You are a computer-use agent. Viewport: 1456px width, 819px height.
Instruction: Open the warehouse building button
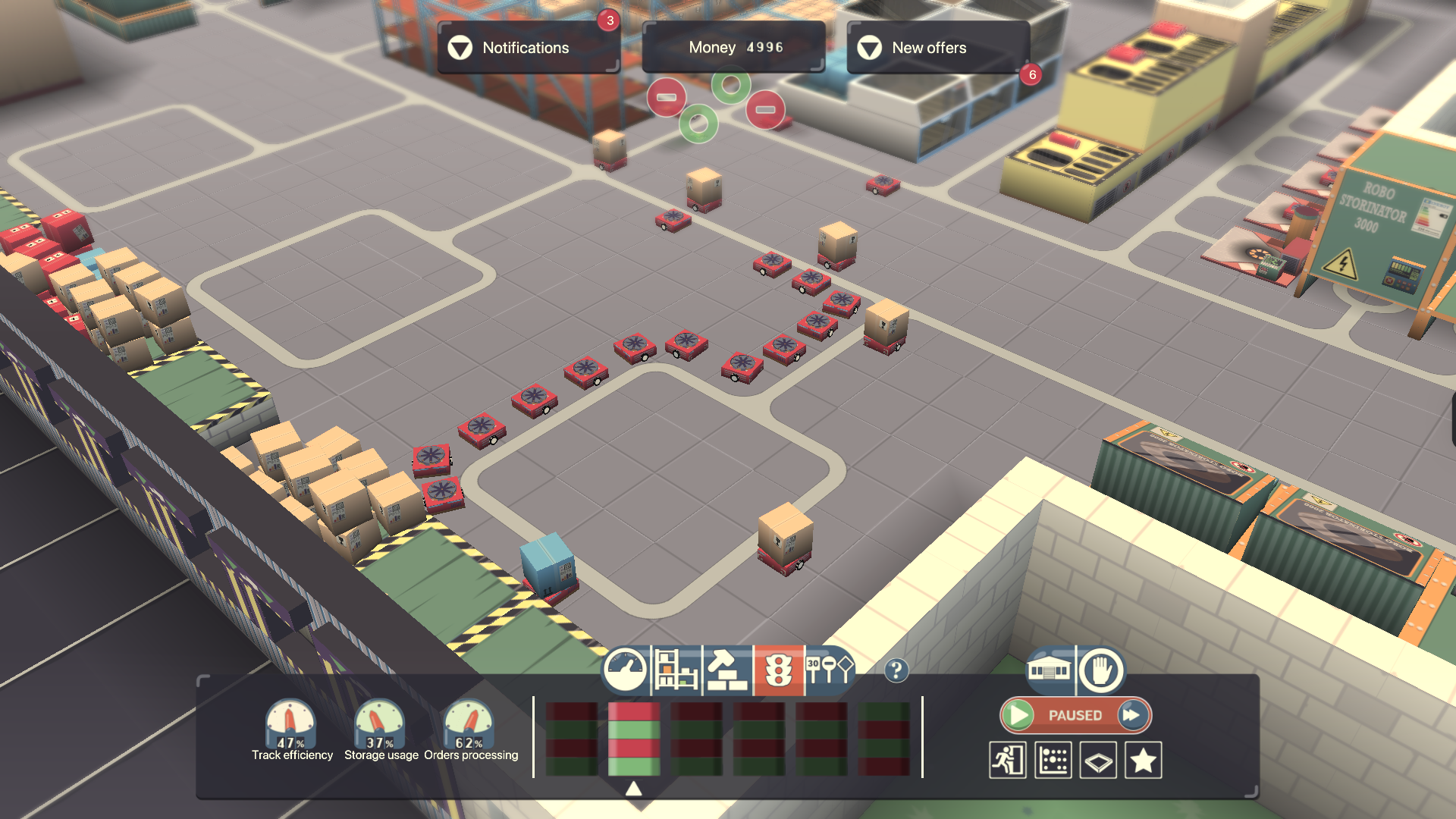(x=1049, y=670)
